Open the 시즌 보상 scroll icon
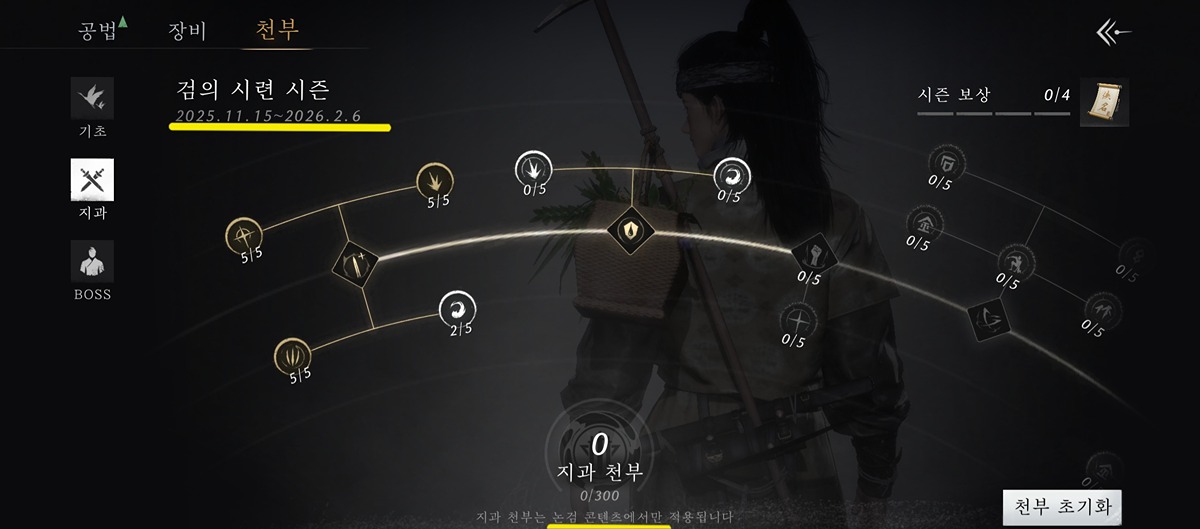The height and width of the screenshot is (529, 1200). tap(1104, 102)
